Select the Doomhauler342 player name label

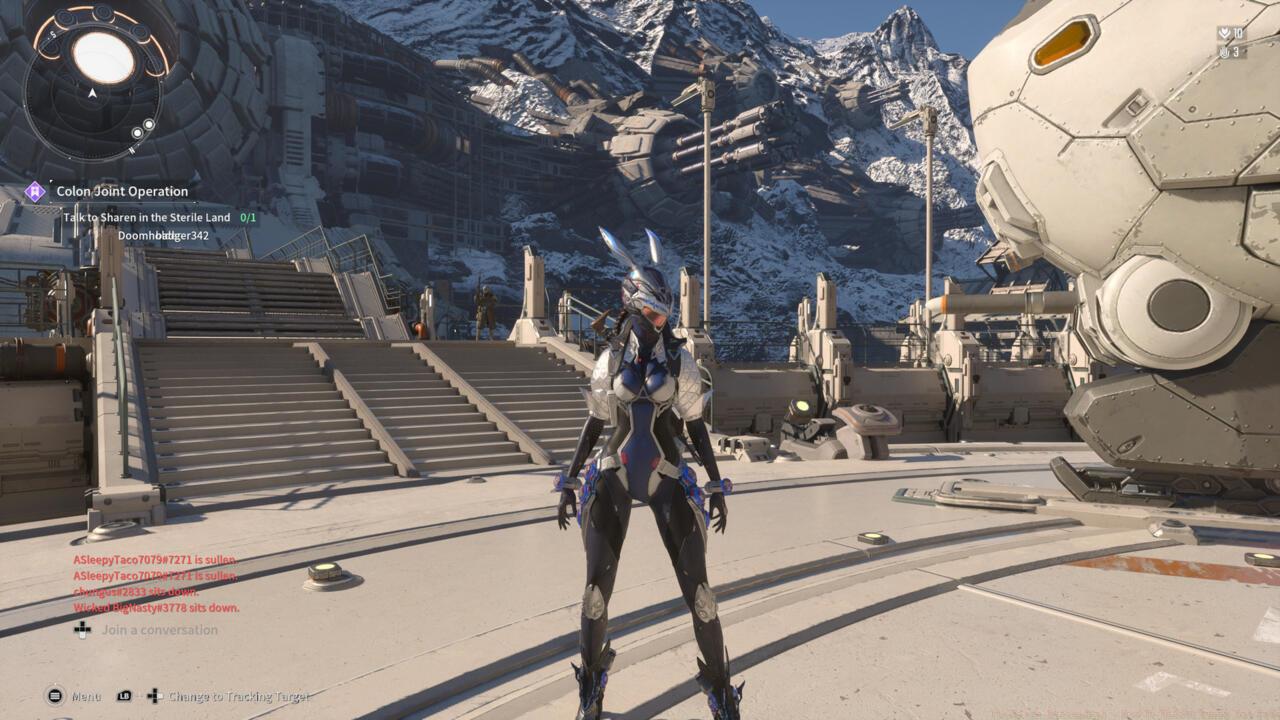tap(162, 235)
